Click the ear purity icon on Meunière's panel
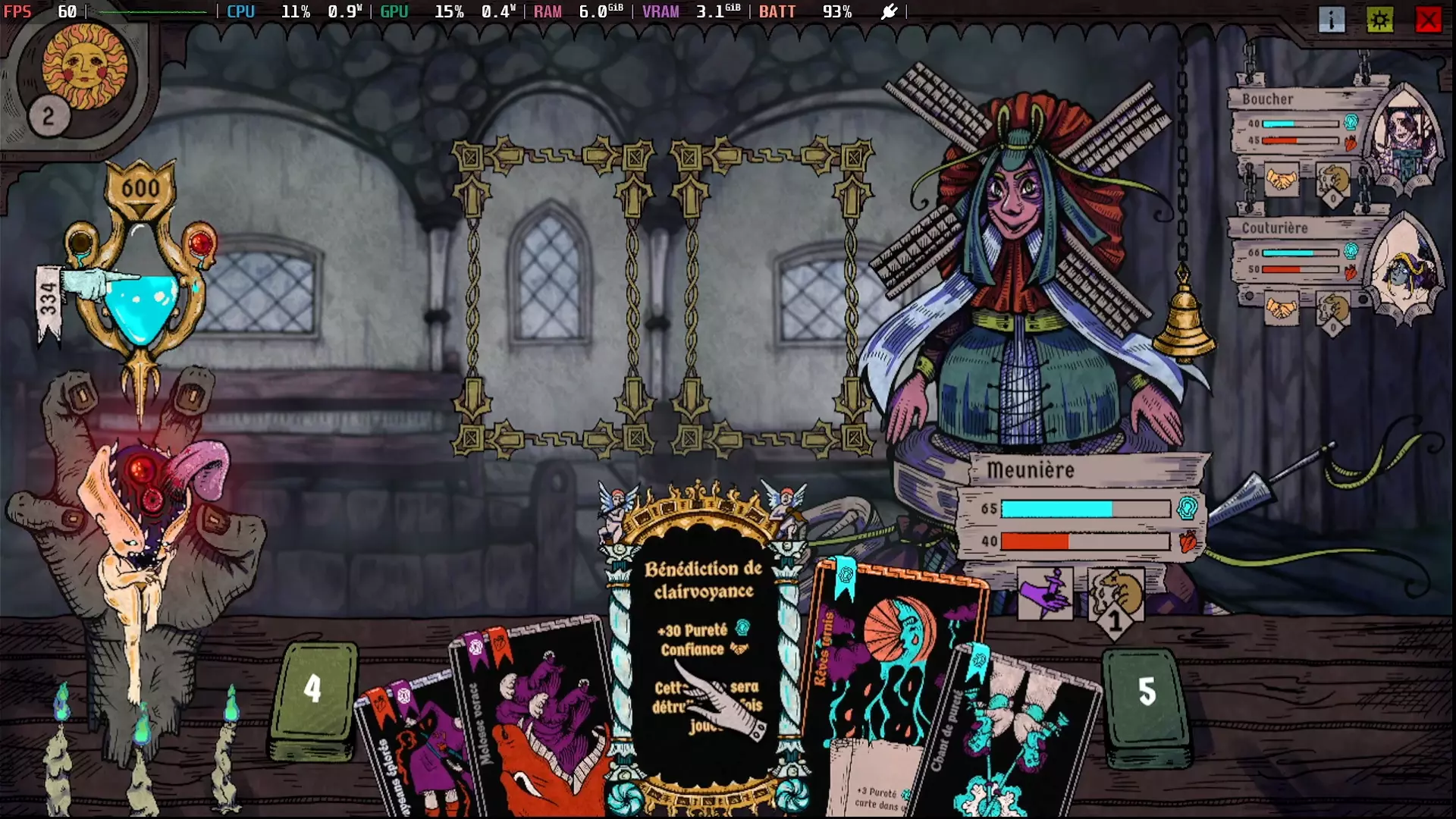This screenshot has height=819, width=1456. click(1188, 508)
